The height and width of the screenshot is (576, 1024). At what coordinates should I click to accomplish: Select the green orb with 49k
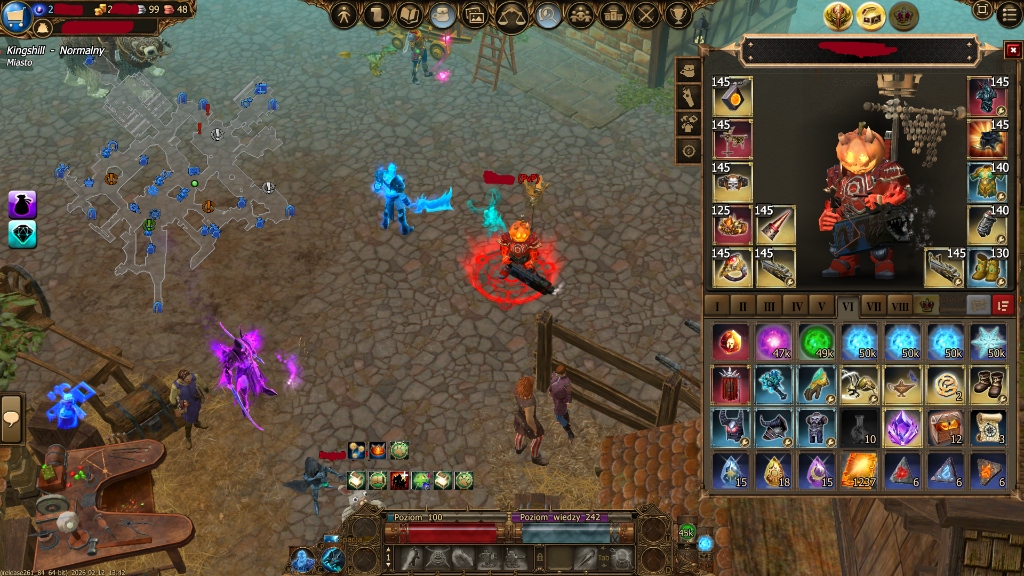[x=817, y=341]
